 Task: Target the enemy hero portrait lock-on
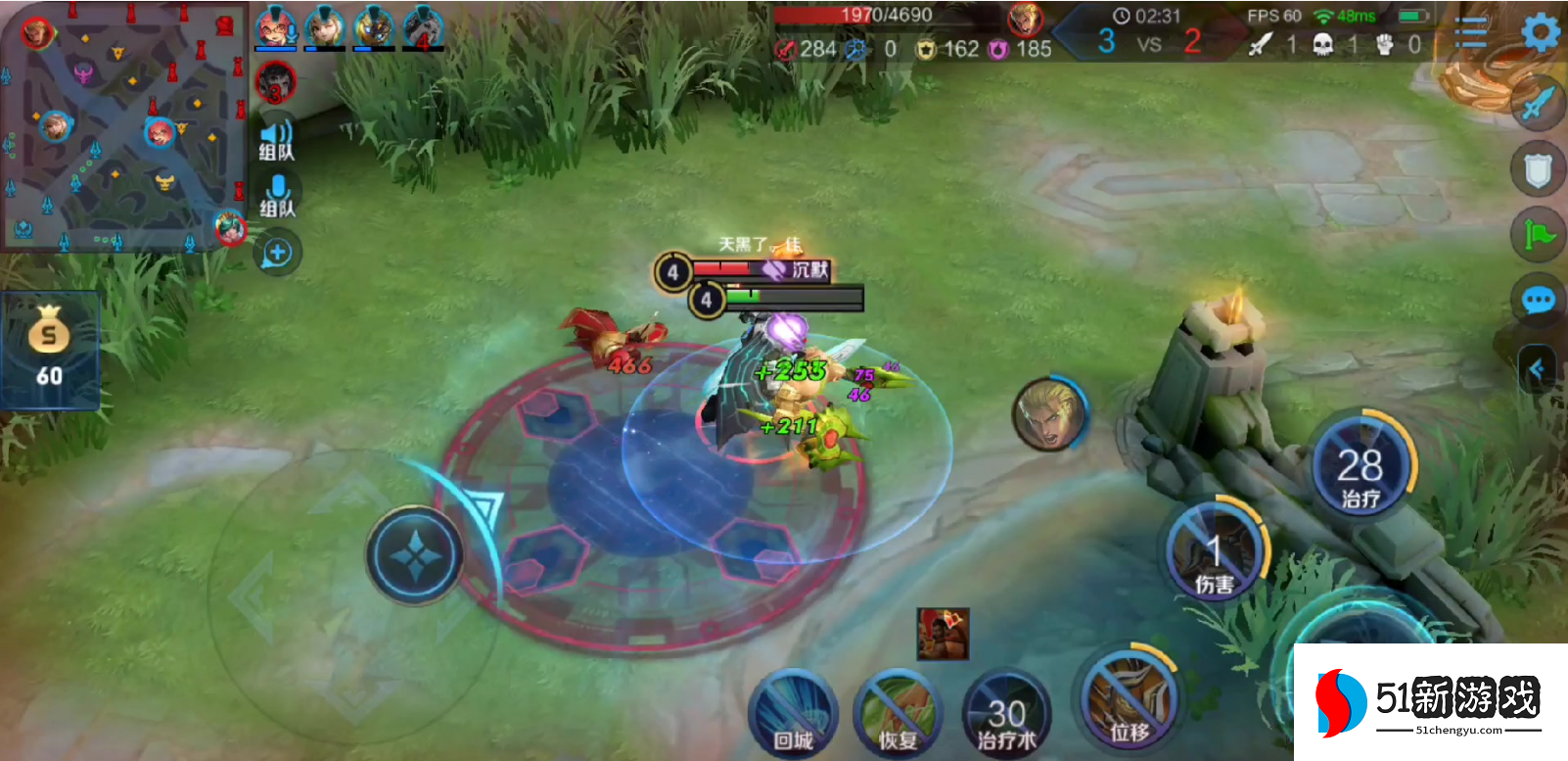[x=1048, y=414]
